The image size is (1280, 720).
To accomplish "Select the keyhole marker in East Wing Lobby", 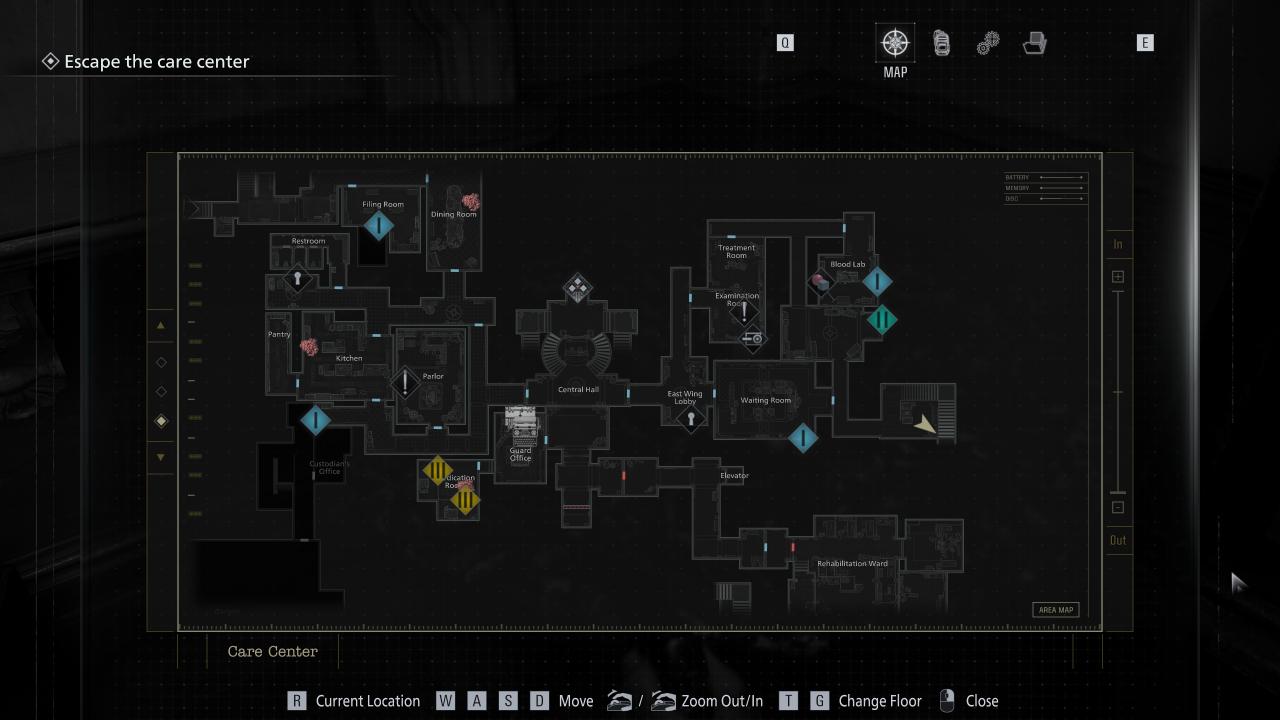I will [x=690, y=419].
